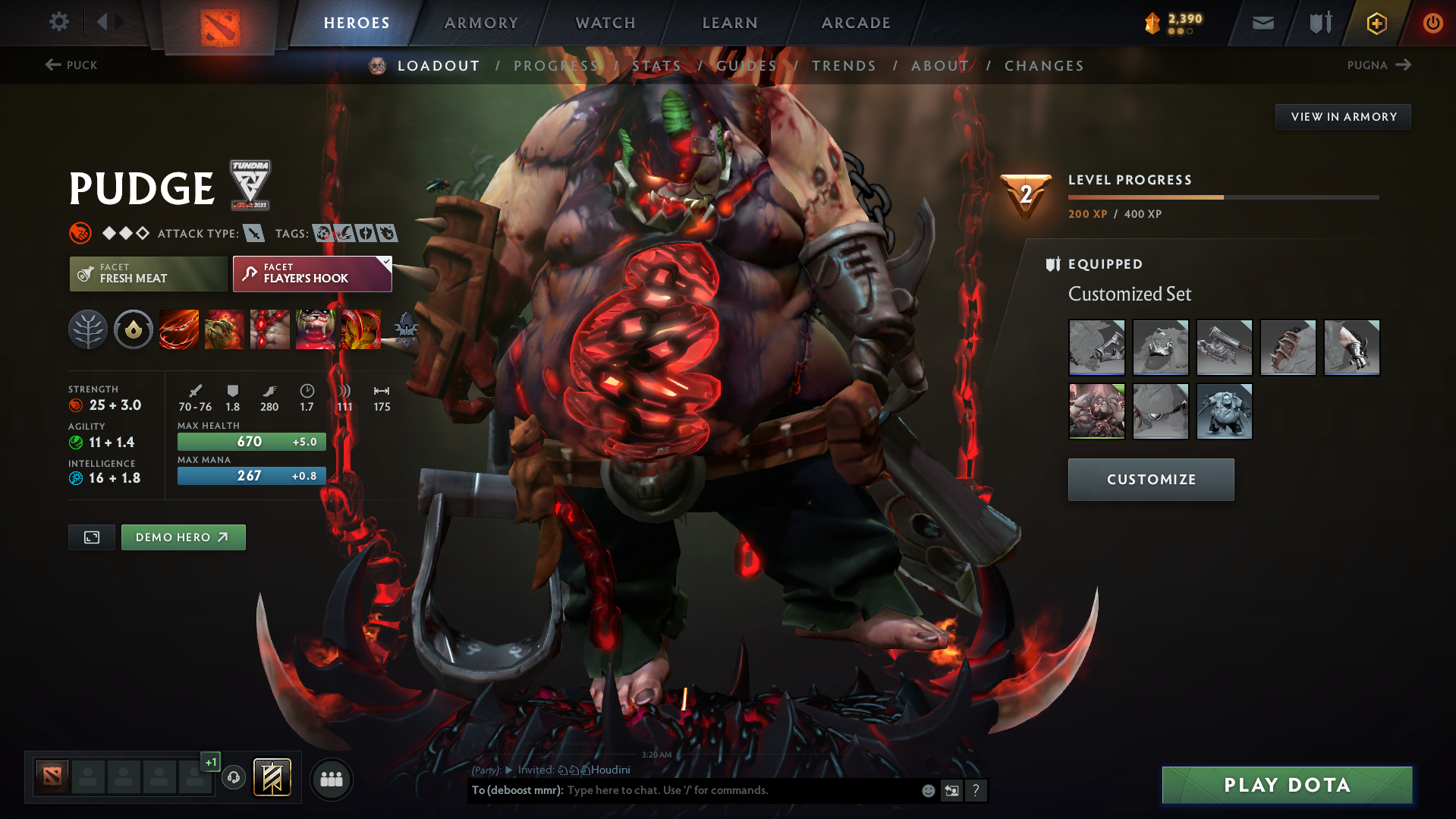The image size is (1456, 819).
Task: Click the chat emoticon picker
Action: pyautogui.click(x=927, y=790)
